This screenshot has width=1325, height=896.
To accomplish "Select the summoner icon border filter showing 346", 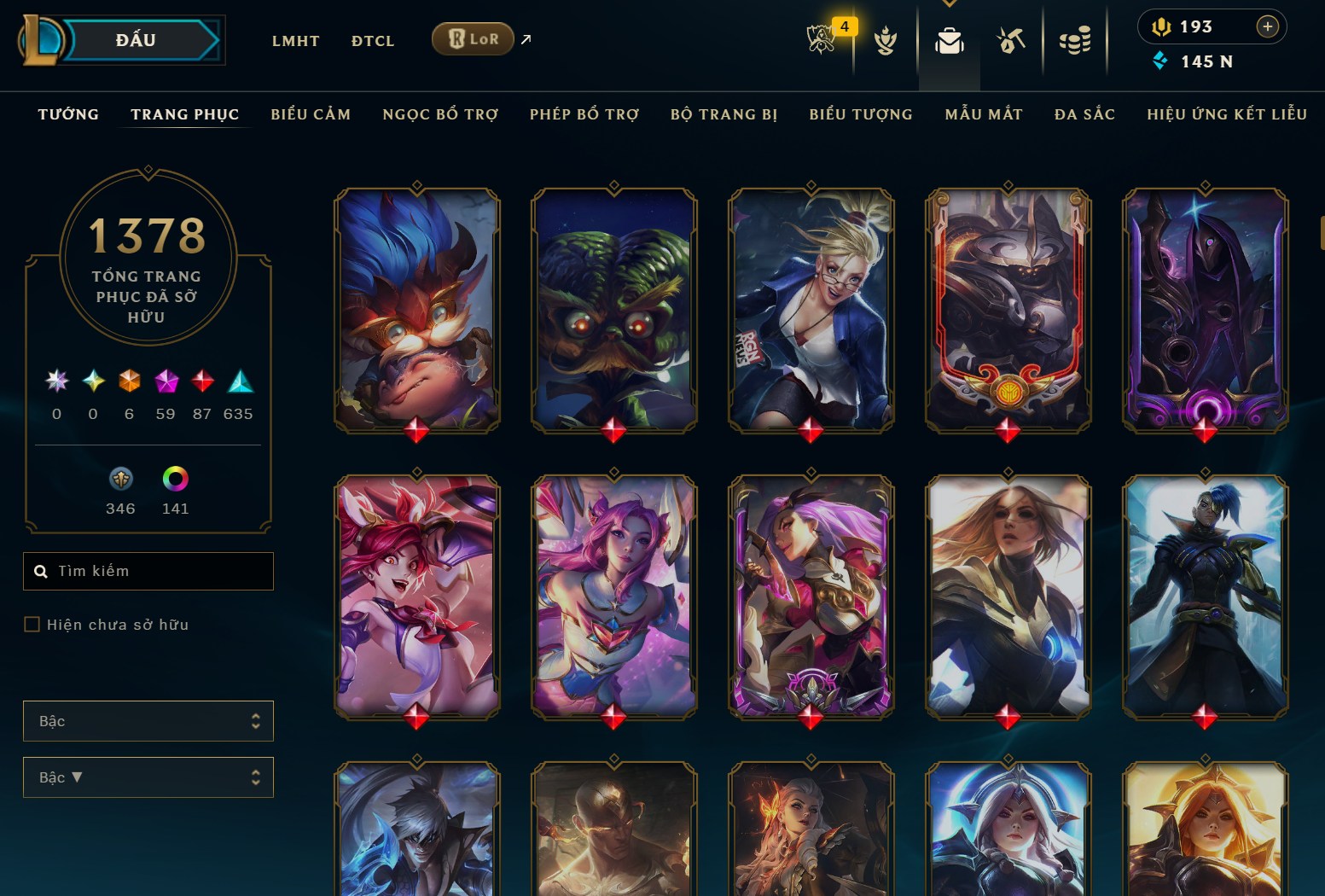I will [120, 480].
